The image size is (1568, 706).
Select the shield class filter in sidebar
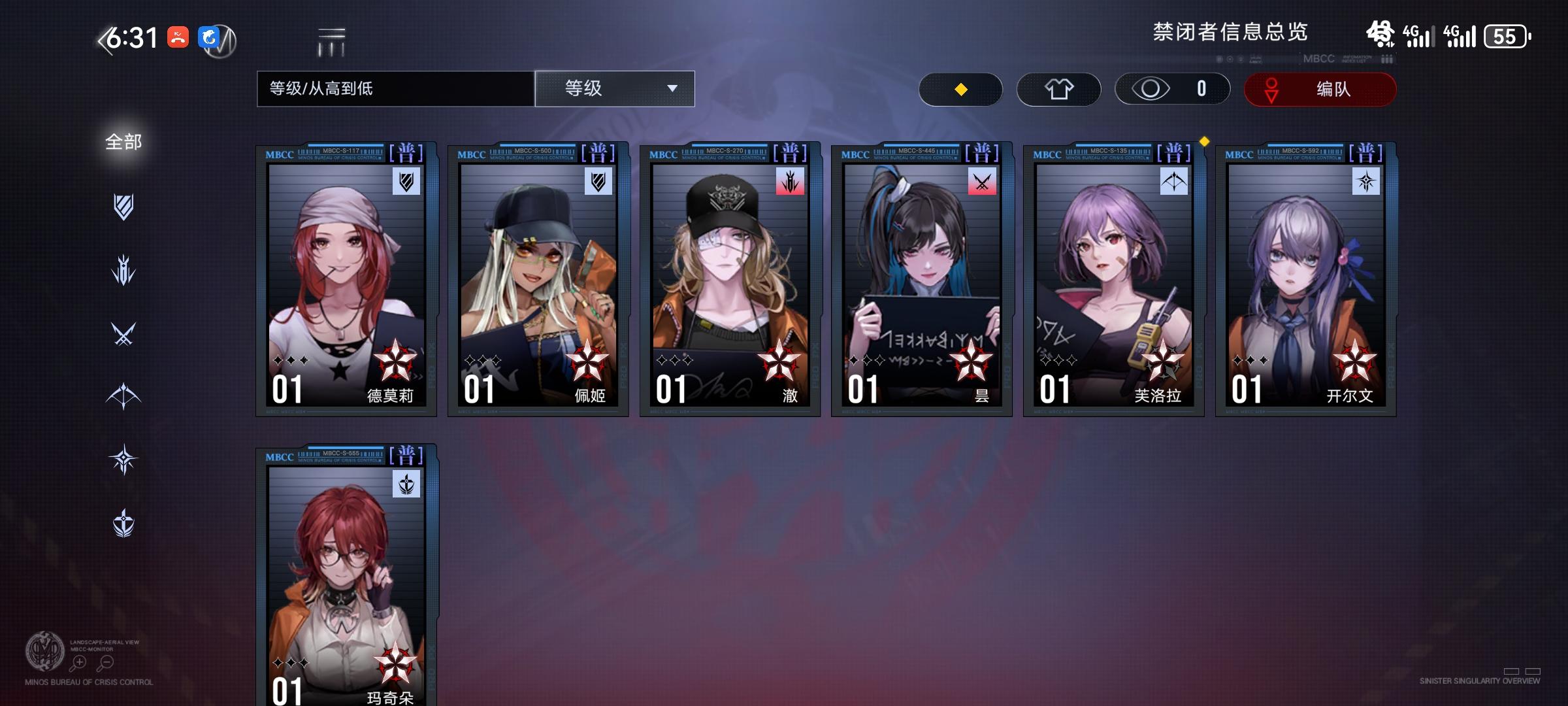coord(124,208)
